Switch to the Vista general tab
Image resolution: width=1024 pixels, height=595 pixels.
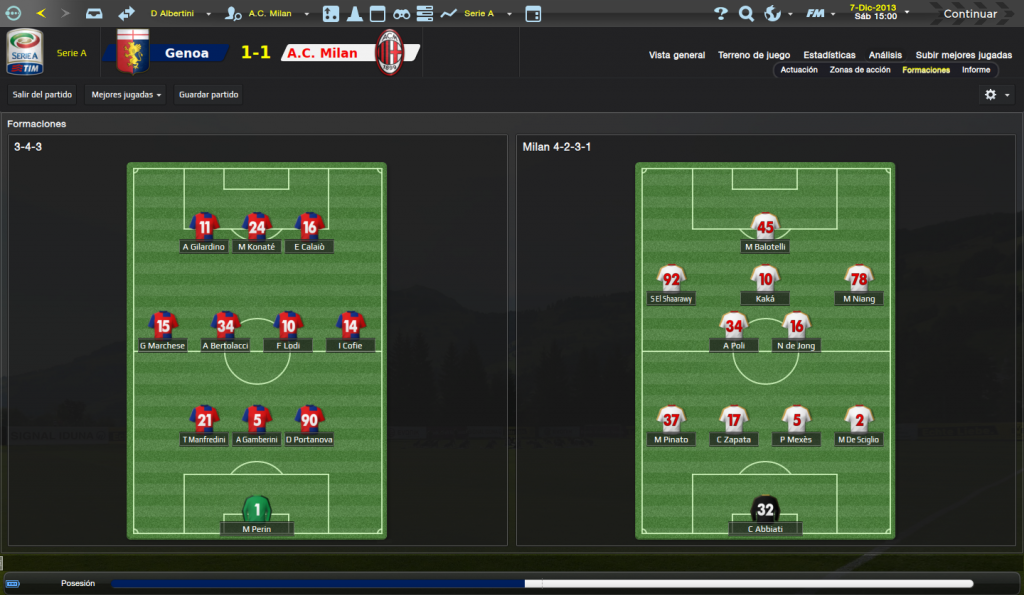[677, 55]
